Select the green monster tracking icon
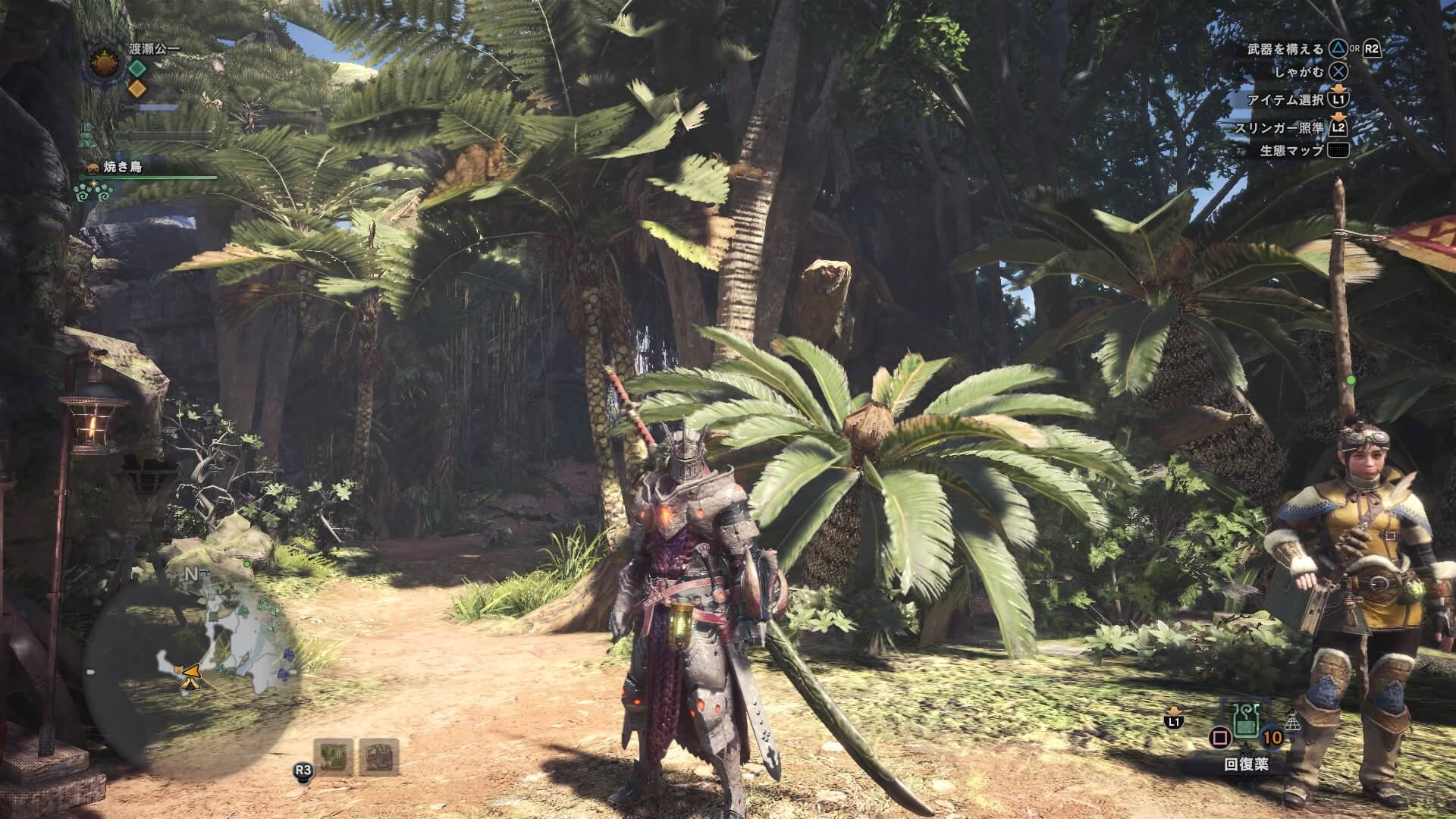 [x=334, y=756]
